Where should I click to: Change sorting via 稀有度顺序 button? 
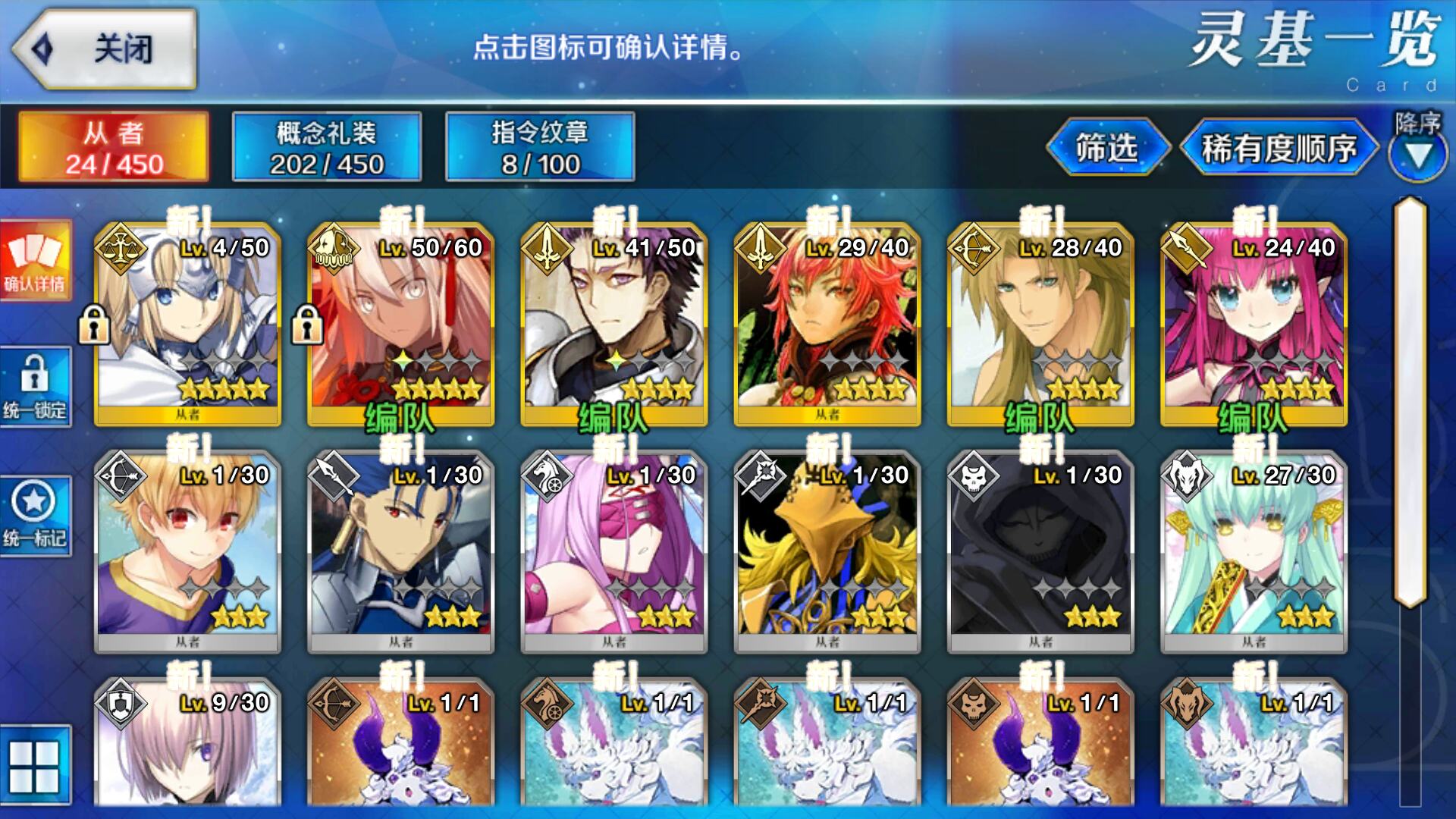[1279, 148]
